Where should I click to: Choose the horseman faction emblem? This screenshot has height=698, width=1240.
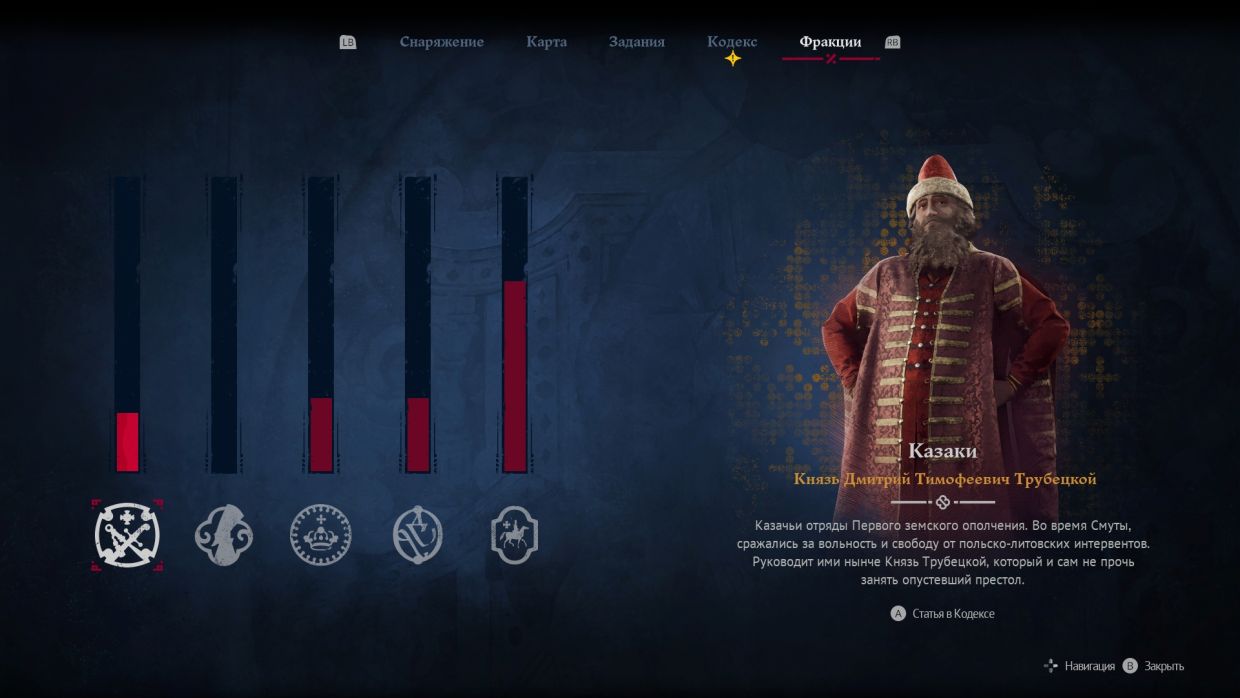[x=515, y=535]
